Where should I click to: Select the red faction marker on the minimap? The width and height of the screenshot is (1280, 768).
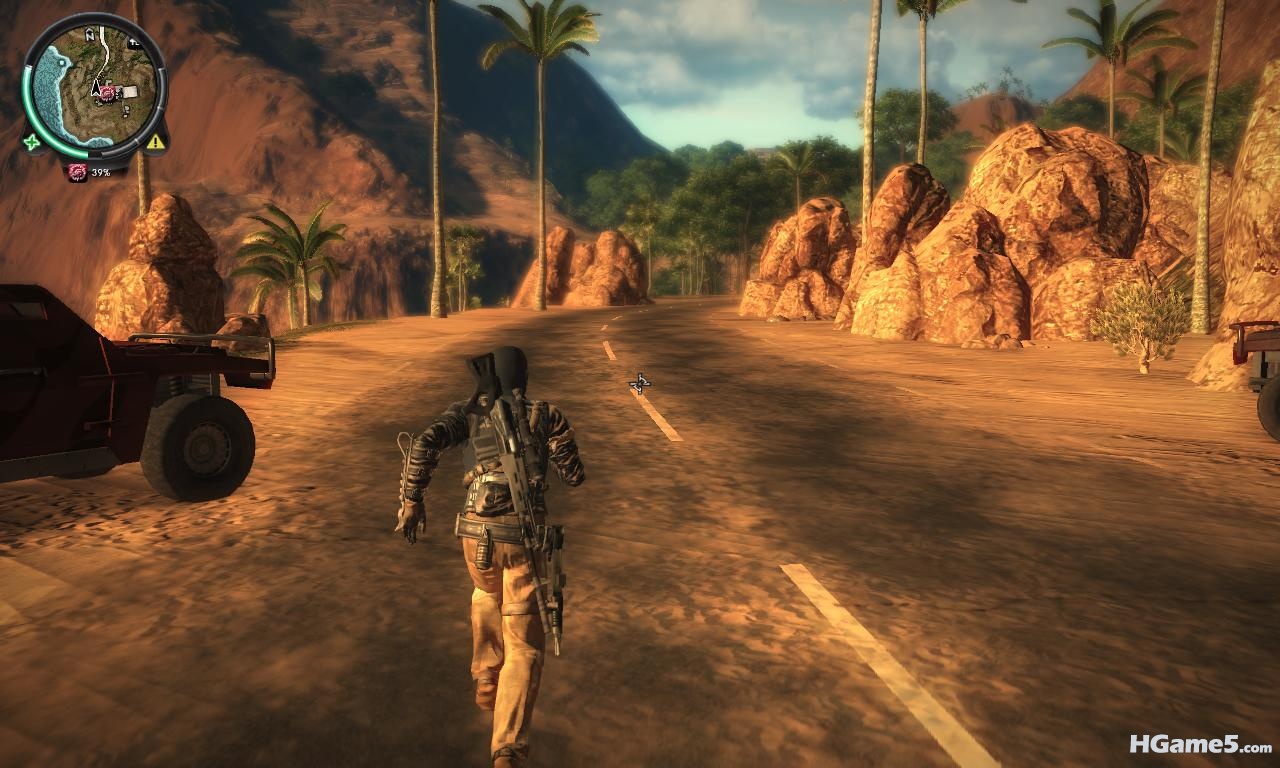107,93
